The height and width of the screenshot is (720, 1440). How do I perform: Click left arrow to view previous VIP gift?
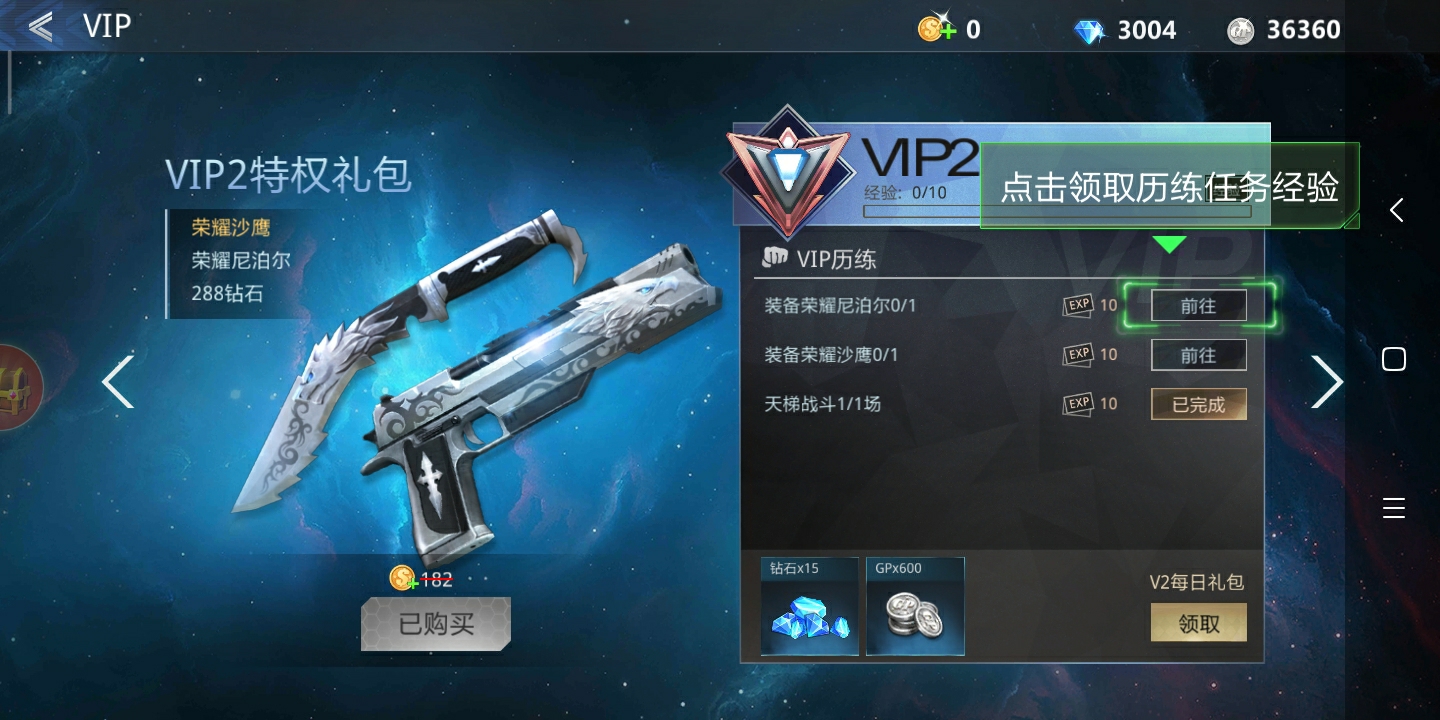click(117, 381)
